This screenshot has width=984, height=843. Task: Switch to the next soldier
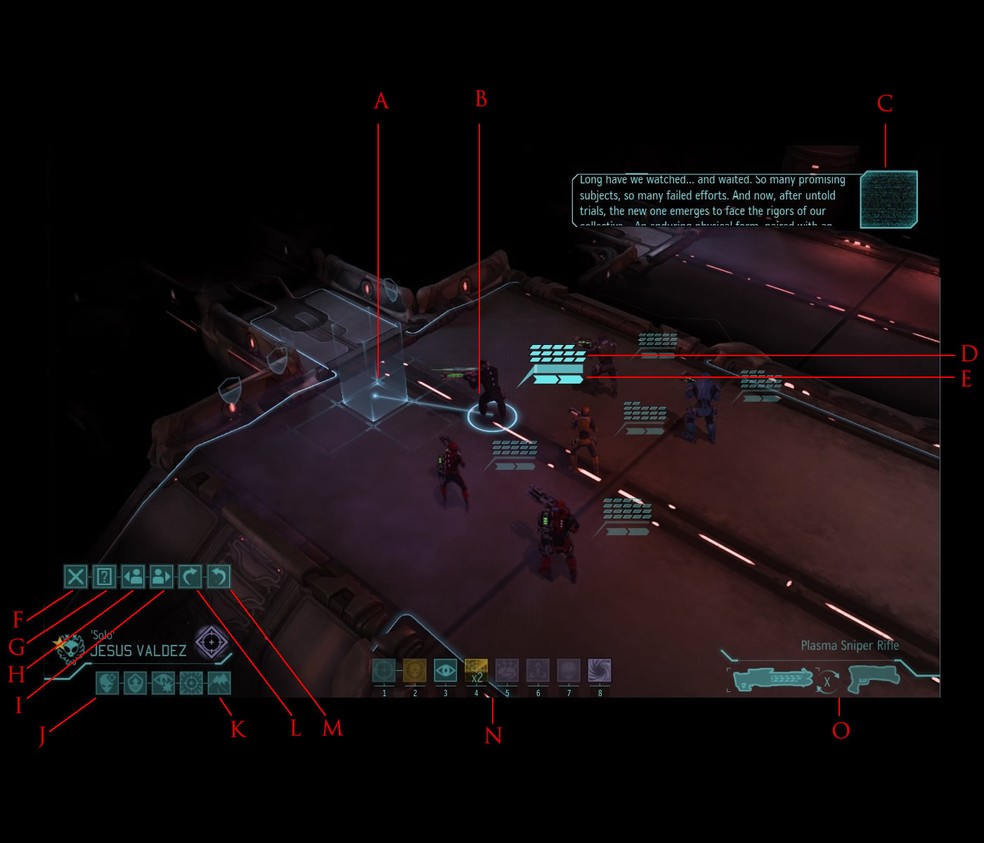pyautogui.click(x=161, y=576)
